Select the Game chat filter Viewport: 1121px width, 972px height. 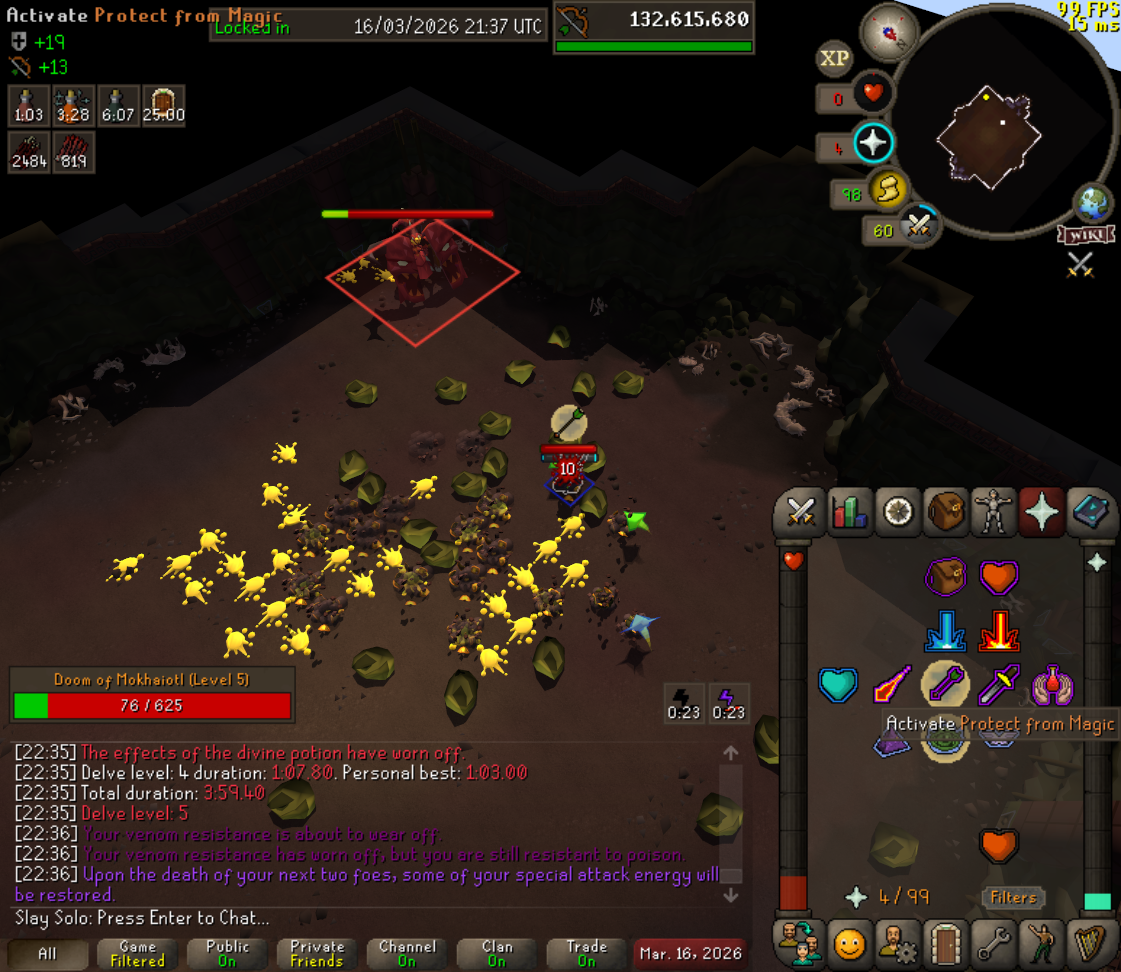tap(138, 953)
